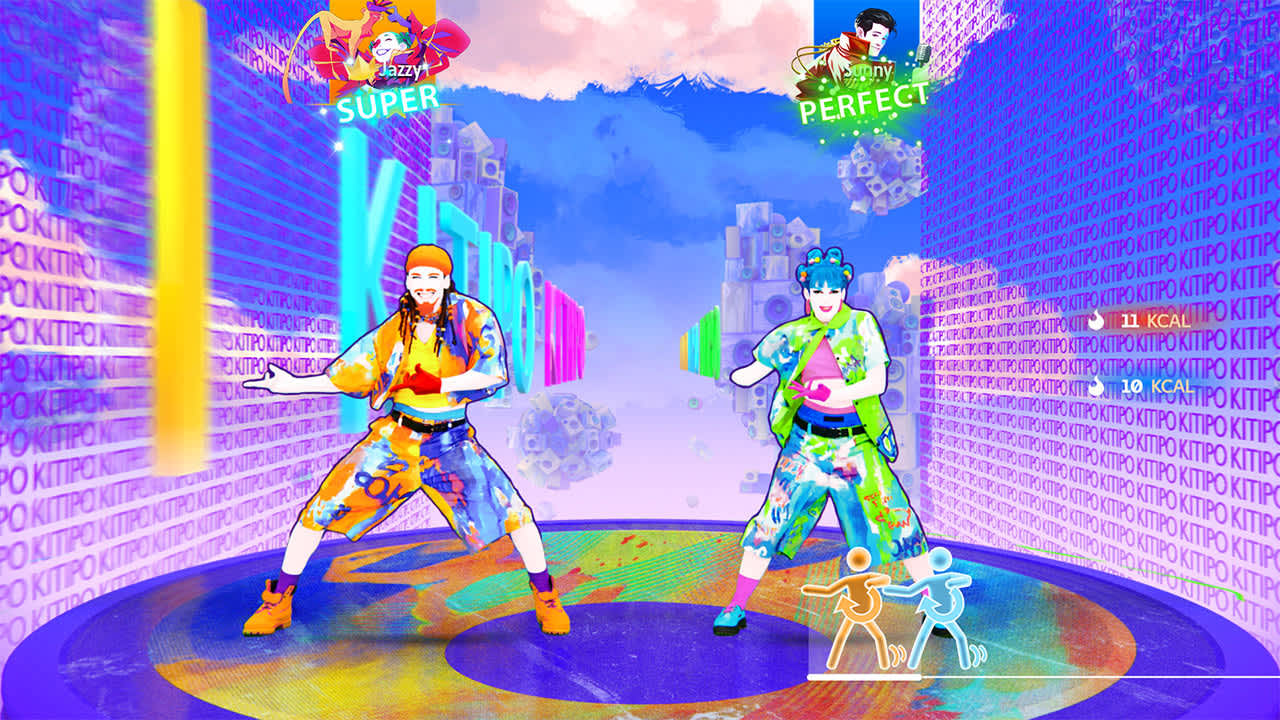Viewport: 1280px width, 720px height.
Task: Click the microphone next to Sunny's portrait
Action: (x=924, y=55)
